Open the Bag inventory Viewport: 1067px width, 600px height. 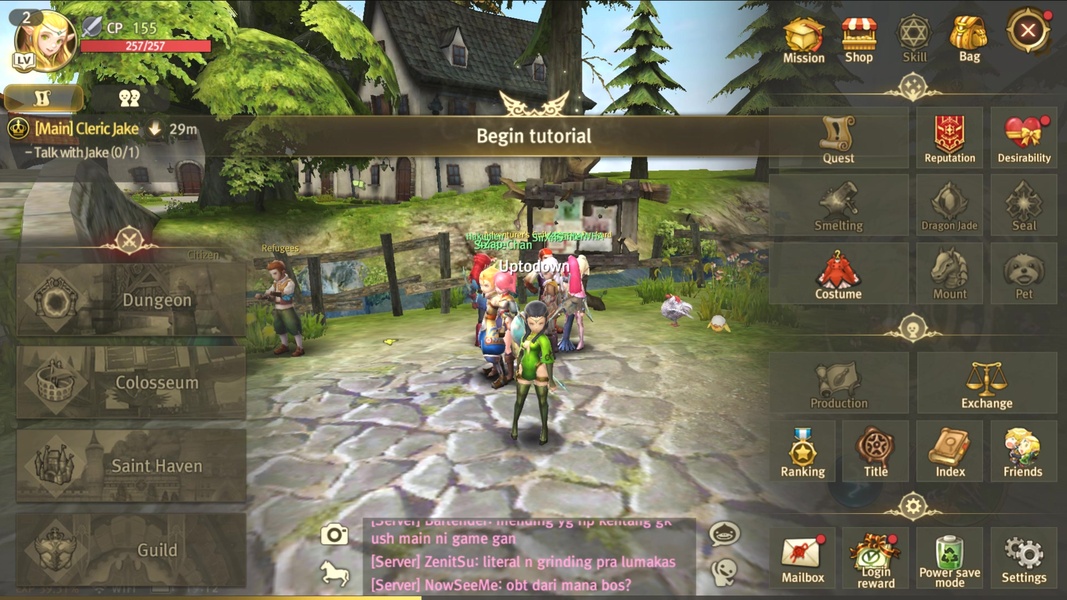[x=969, y=40]
